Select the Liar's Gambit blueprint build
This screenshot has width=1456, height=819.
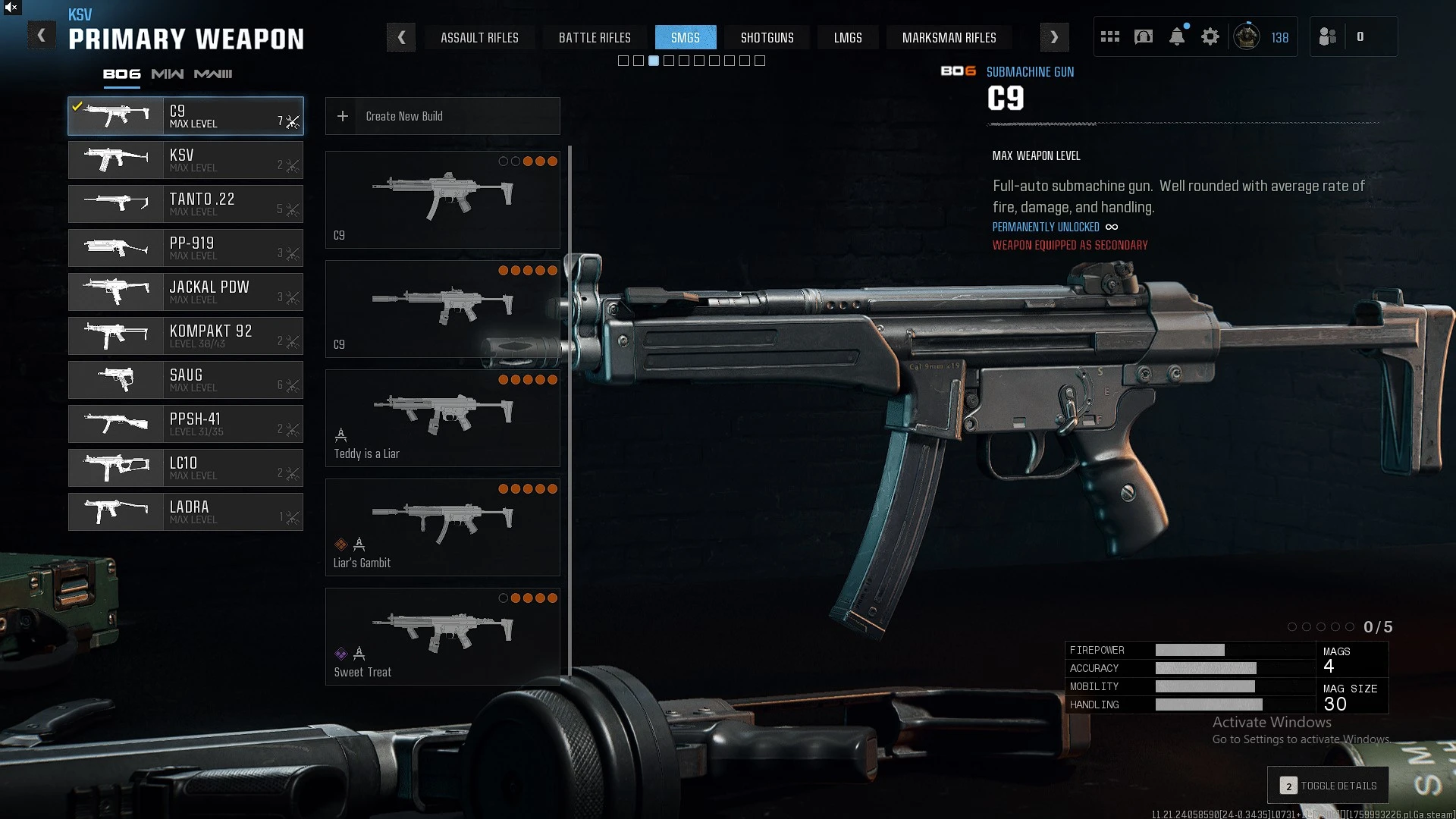(442, 527)
